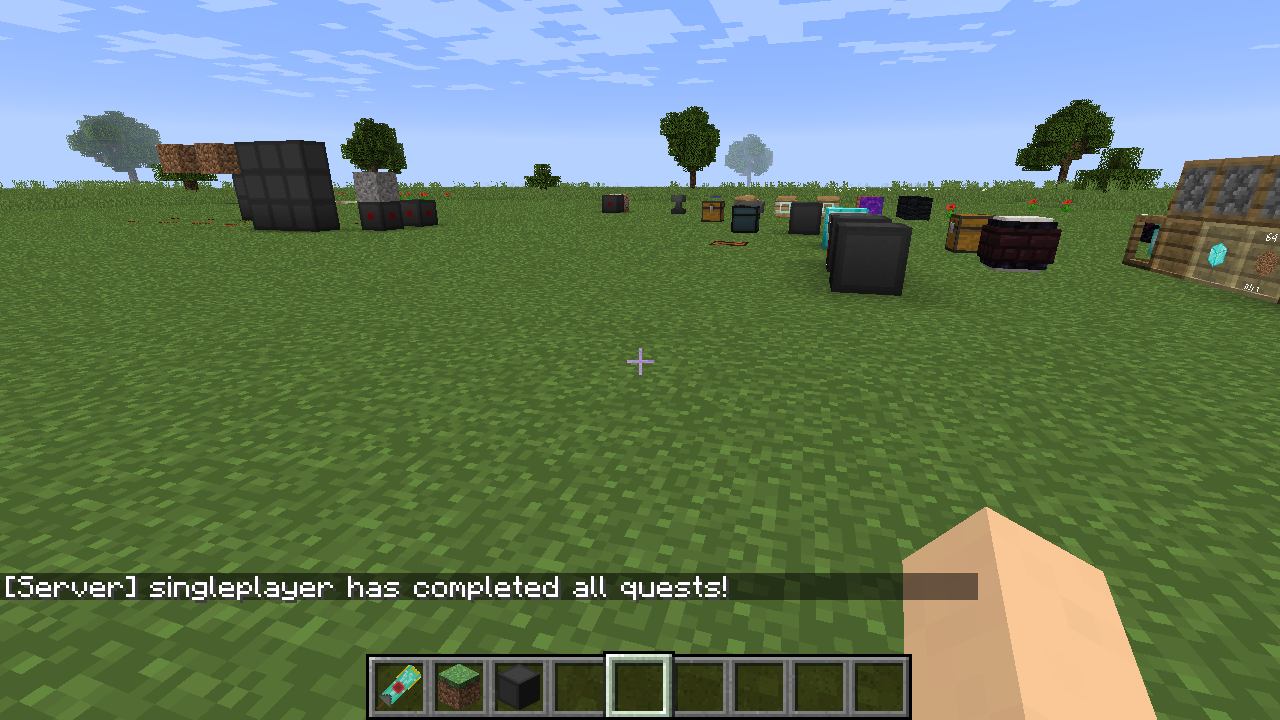Viewport: 1280px width, 720px height.
Task: Select the grass block hotbar slot
Action: pos(460,687)
